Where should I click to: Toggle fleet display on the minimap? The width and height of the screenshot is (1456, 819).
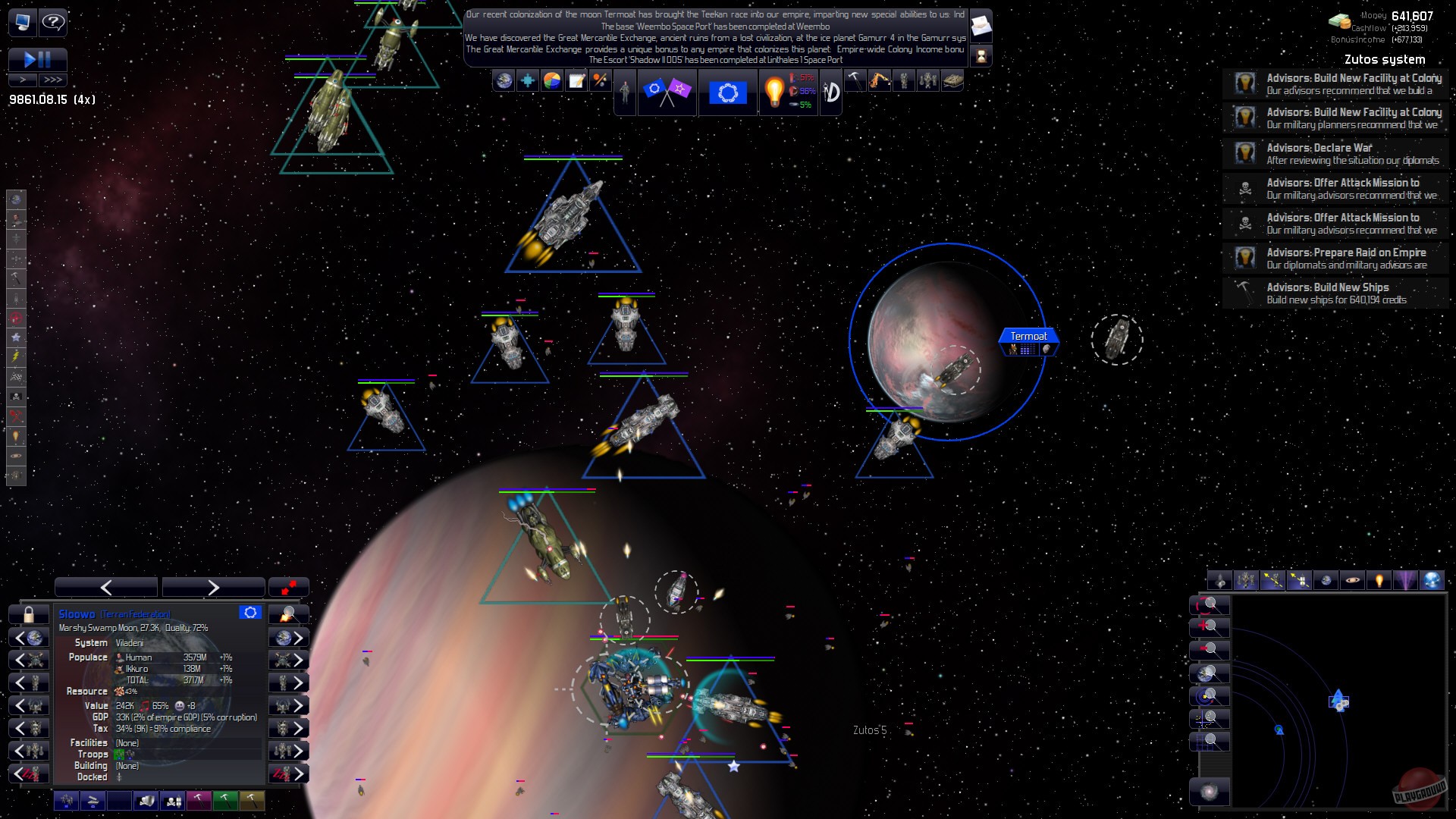click(x=1246, y=580)
